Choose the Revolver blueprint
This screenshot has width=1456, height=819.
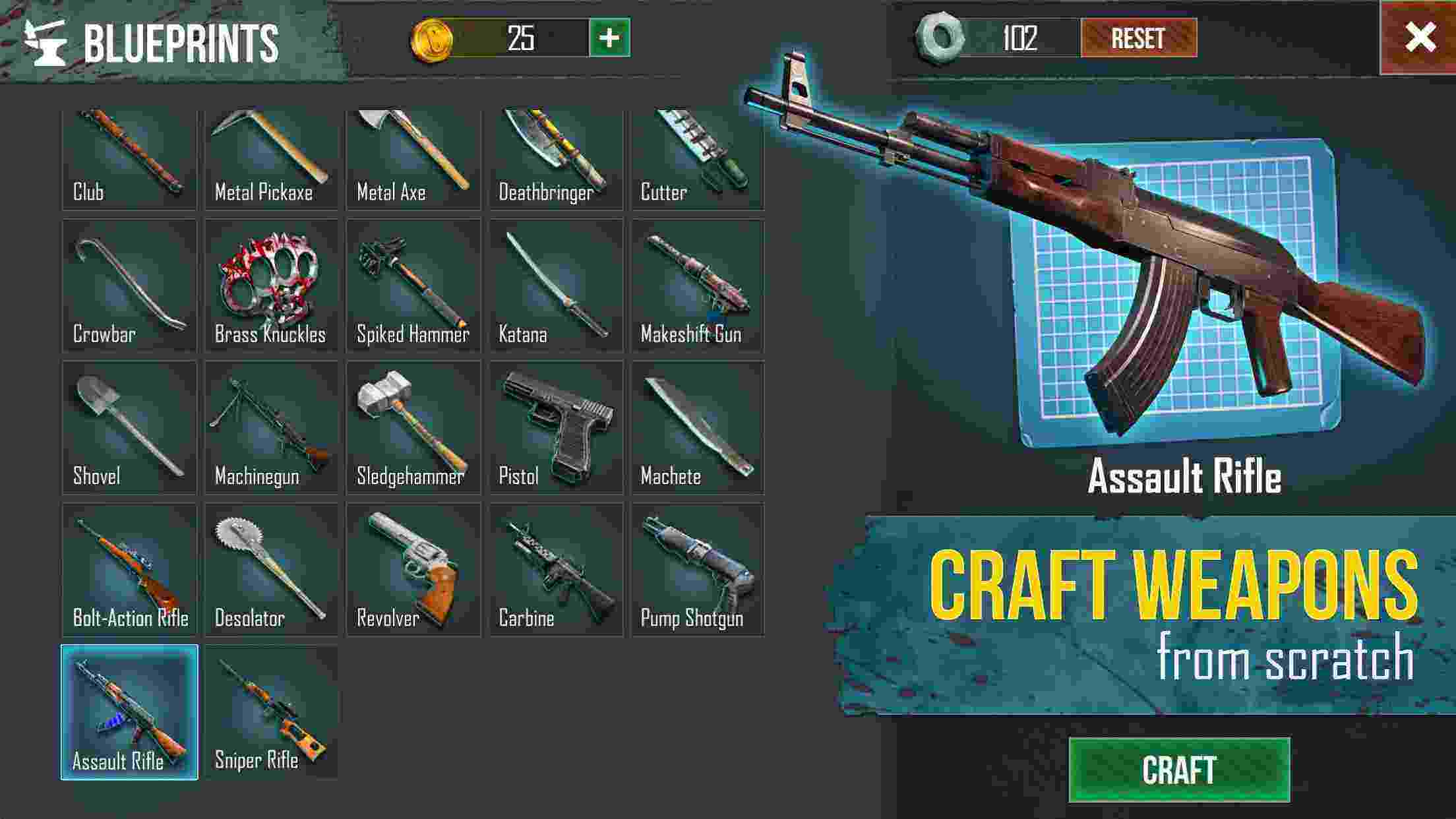413,570
